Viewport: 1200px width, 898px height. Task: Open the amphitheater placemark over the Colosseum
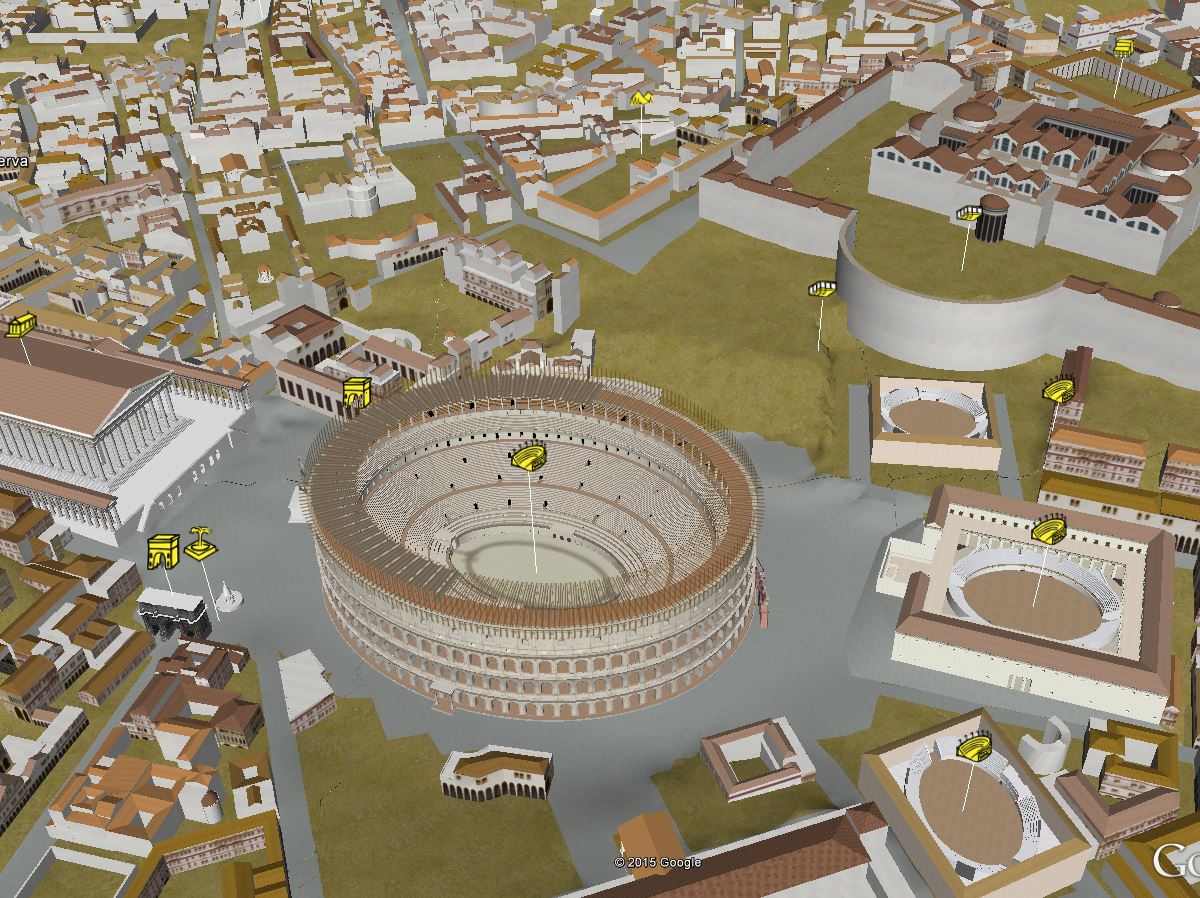[528, 458]
